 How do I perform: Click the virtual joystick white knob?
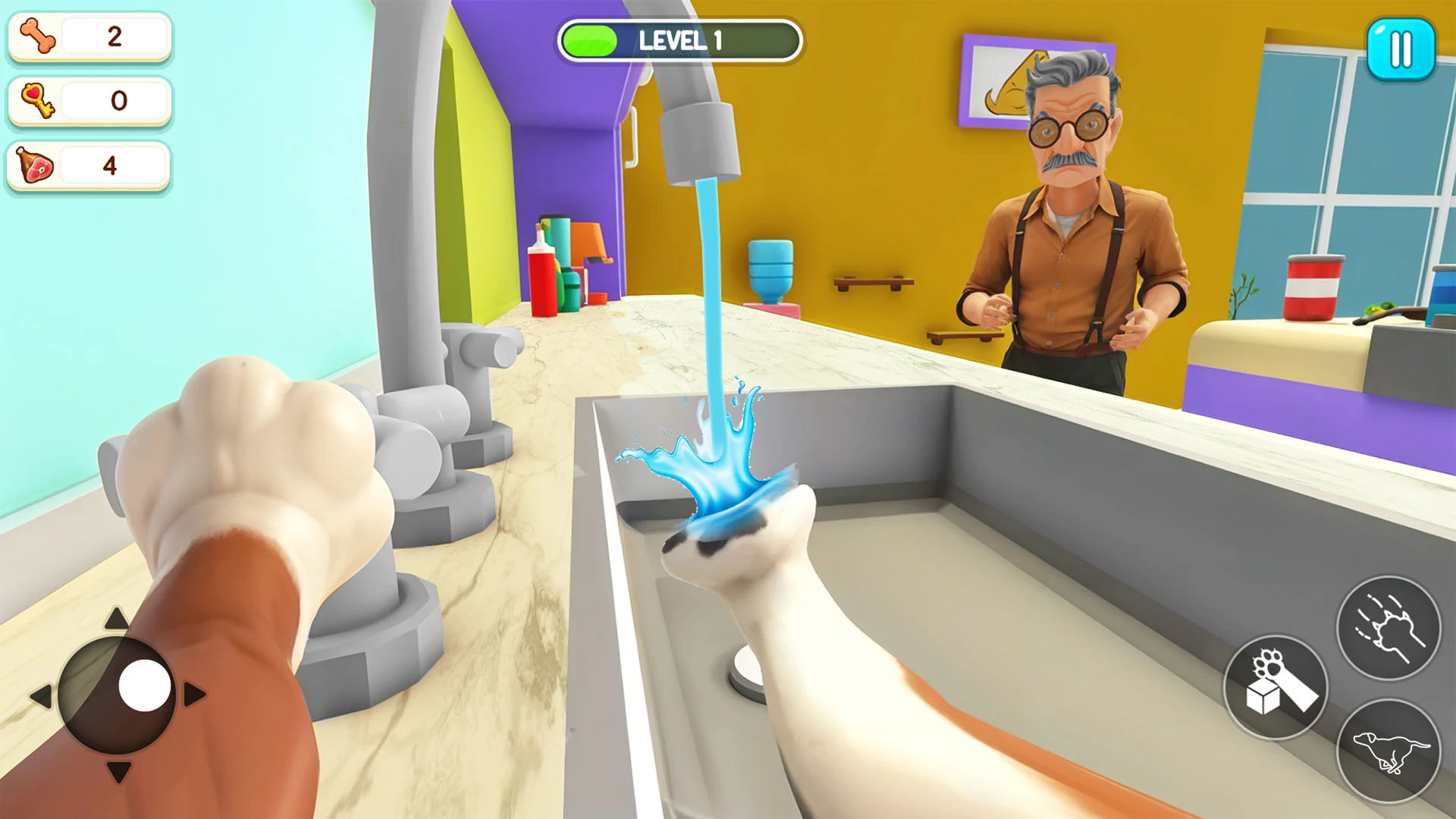click(144, 685)
